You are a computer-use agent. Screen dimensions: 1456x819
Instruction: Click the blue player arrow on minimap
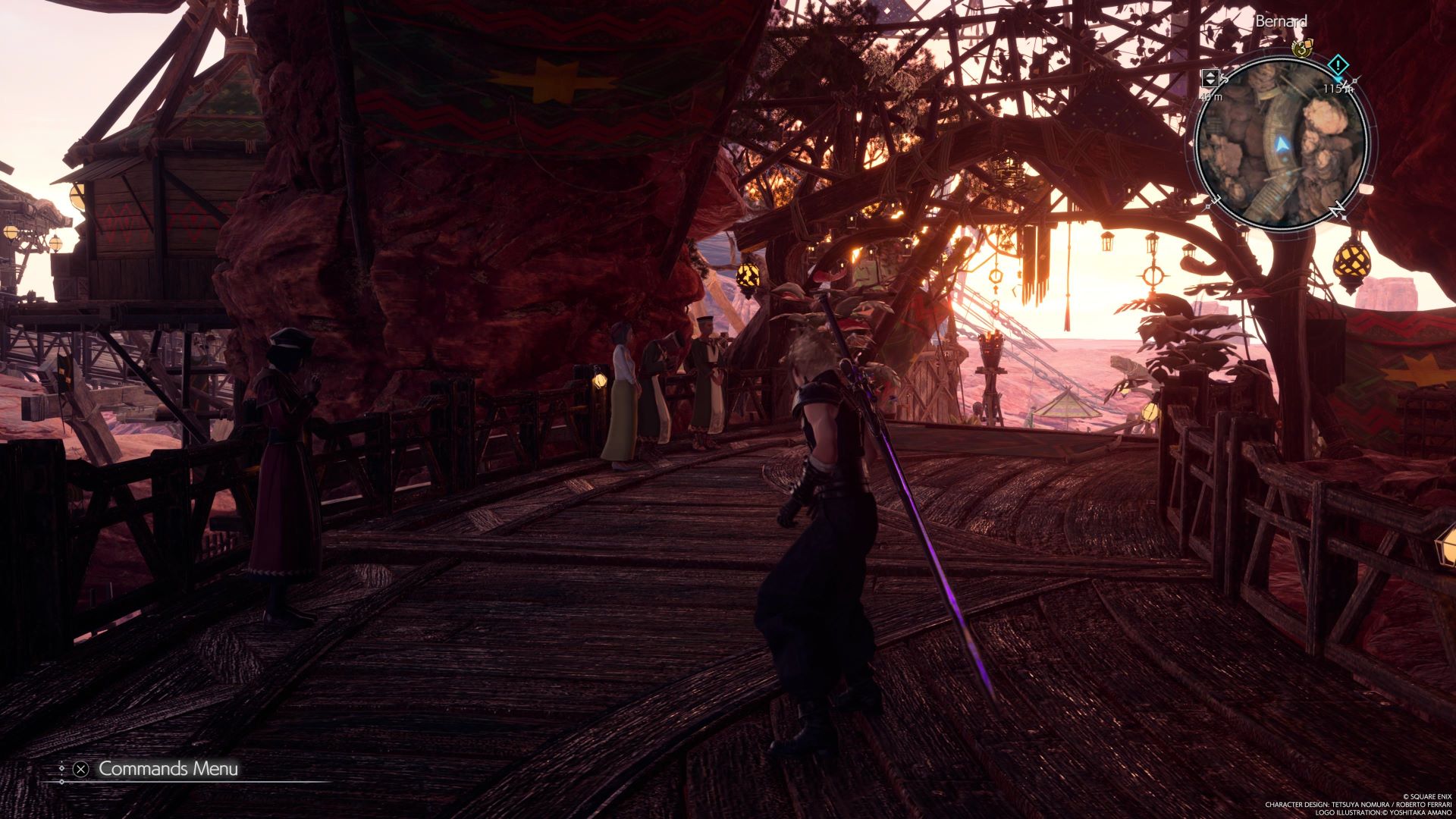click(1282, 144)
